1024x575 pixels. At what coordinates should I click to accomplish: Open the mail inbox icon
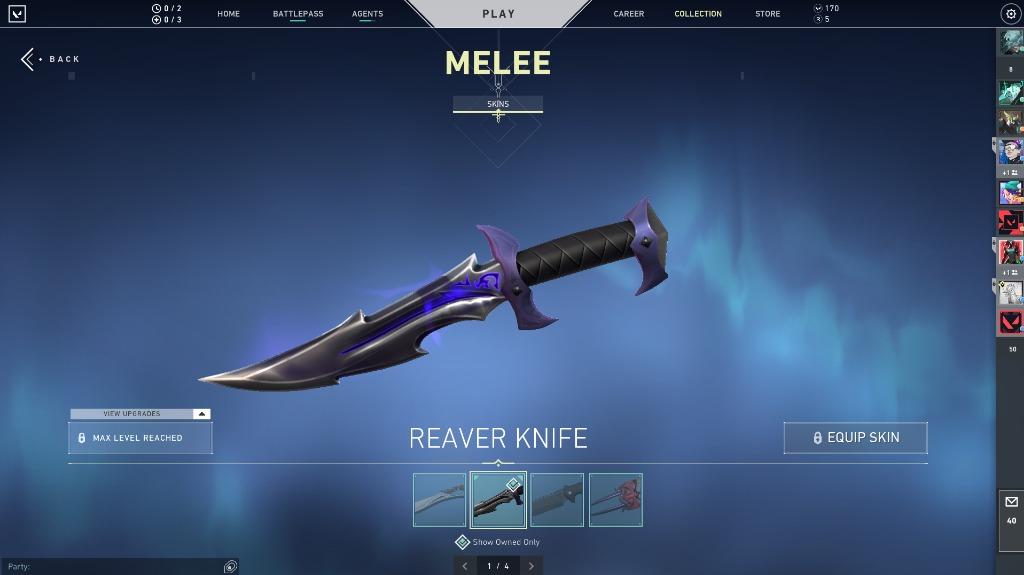[x=1011, y=503]
